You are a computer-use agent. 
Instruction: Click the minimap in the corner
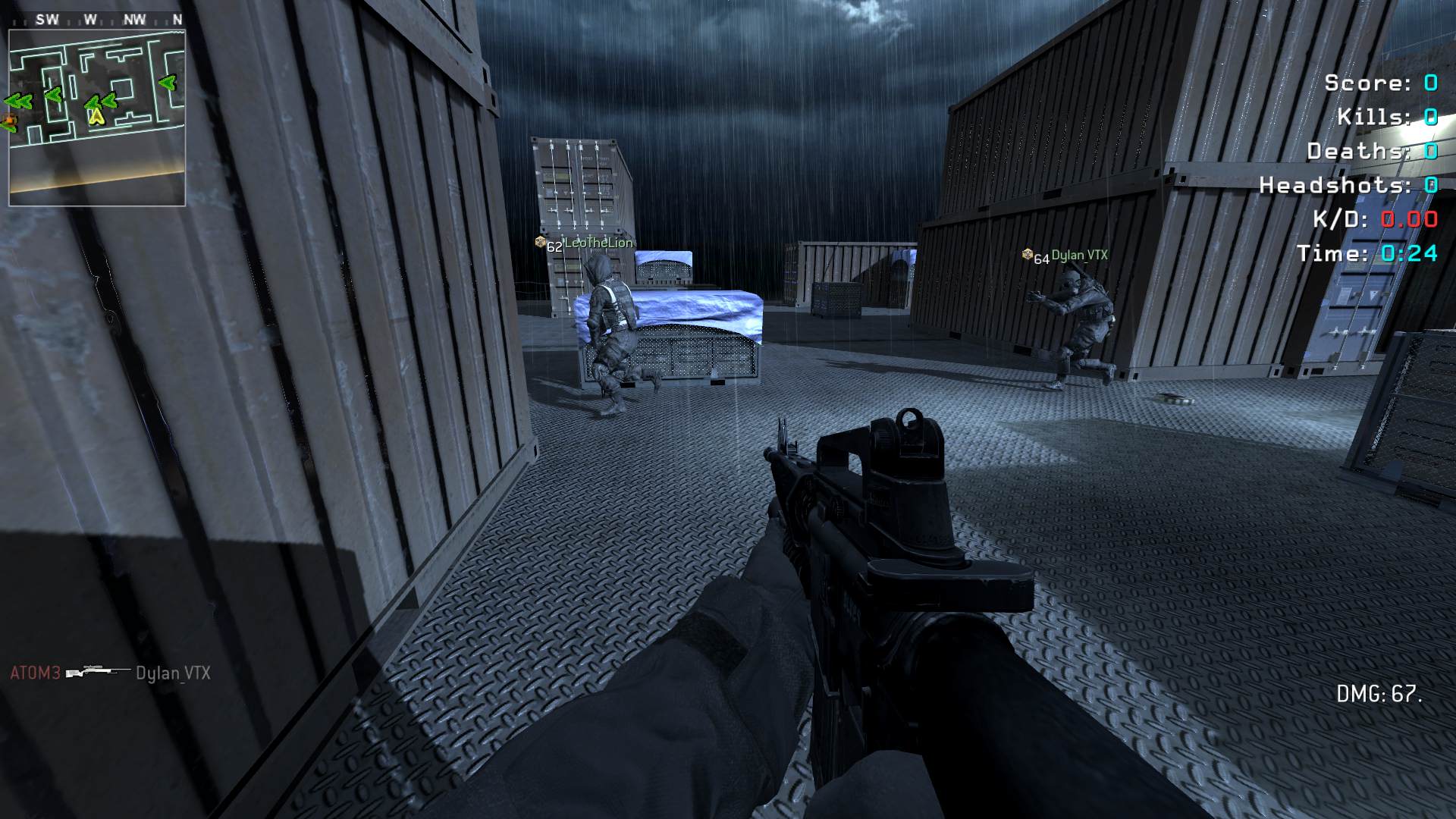click(97, 118)
